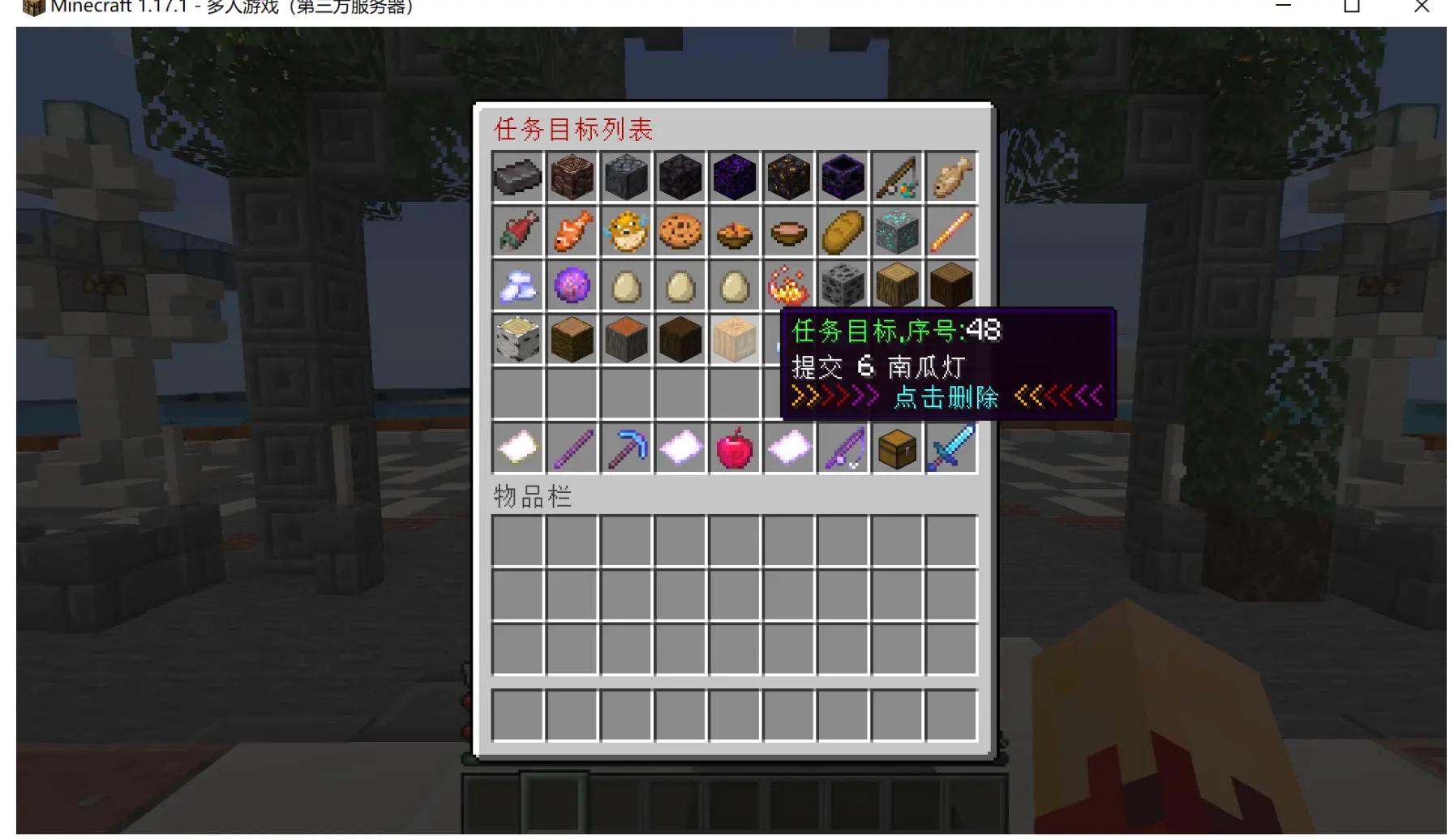The width and height of the screenshot is (1450, 840).
Task: Click the birch log block
Action: tap(517, 339)
